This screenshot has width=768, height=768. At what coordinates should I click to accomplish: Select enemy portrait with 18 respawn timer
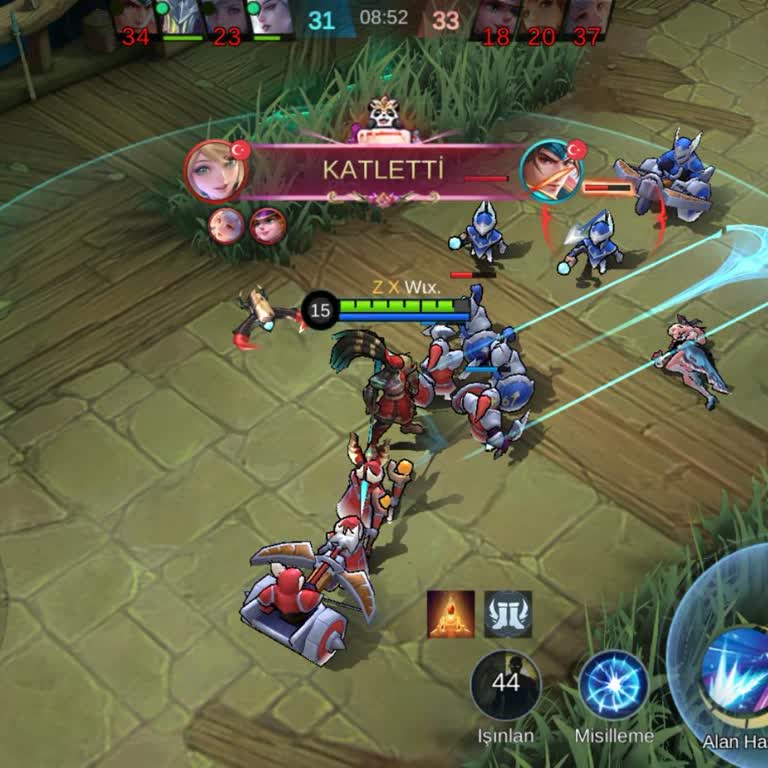(495, 20)
